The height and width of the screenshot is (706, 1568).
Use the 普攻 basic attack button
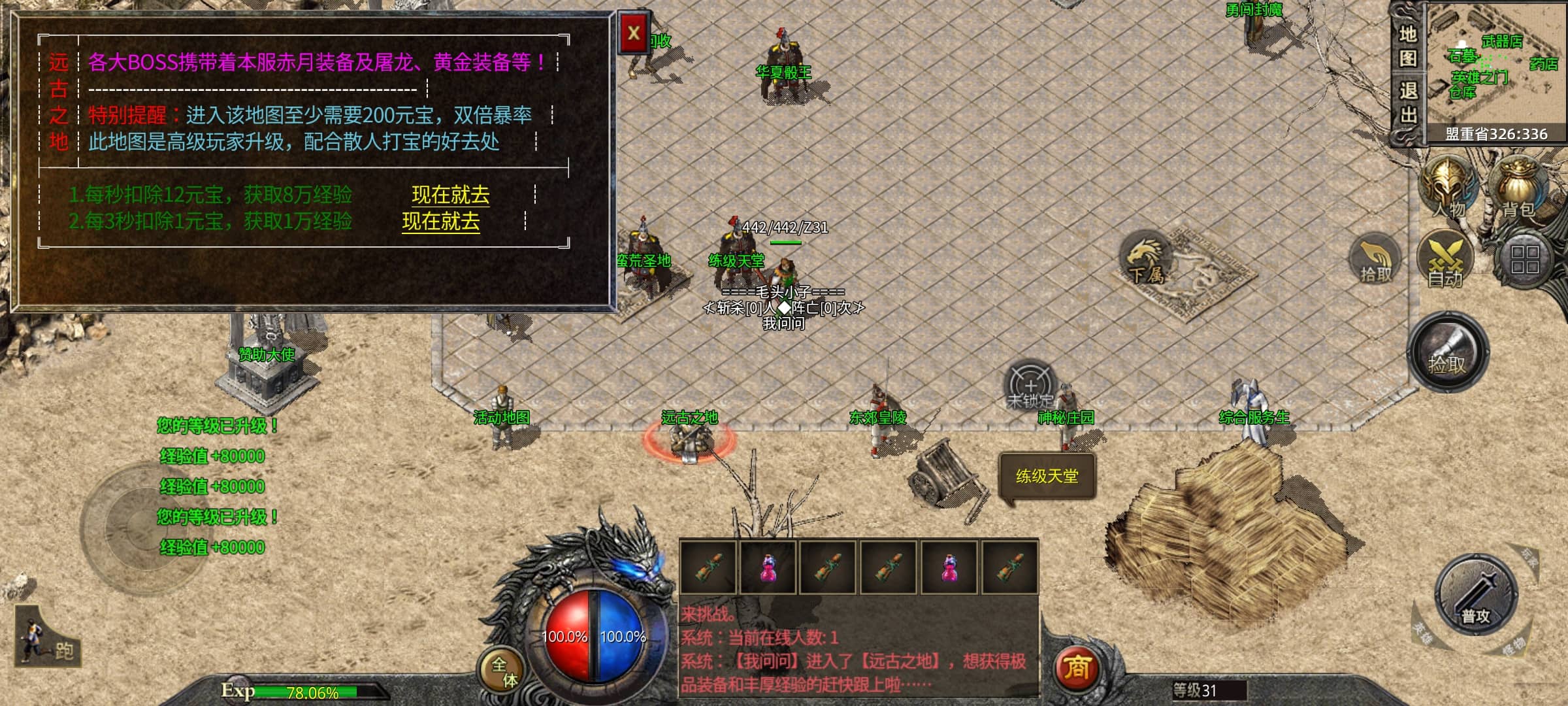[1476, 596]
